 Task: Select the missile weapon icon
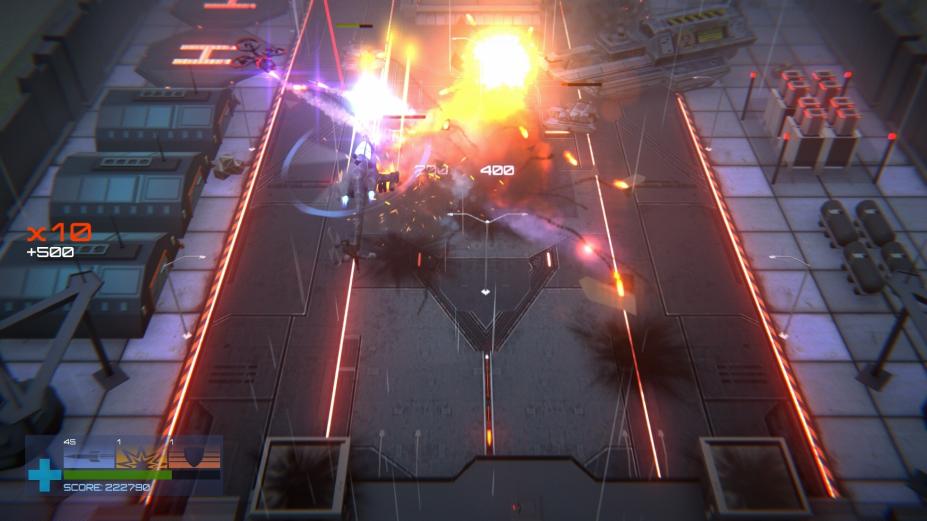[88, 456]
